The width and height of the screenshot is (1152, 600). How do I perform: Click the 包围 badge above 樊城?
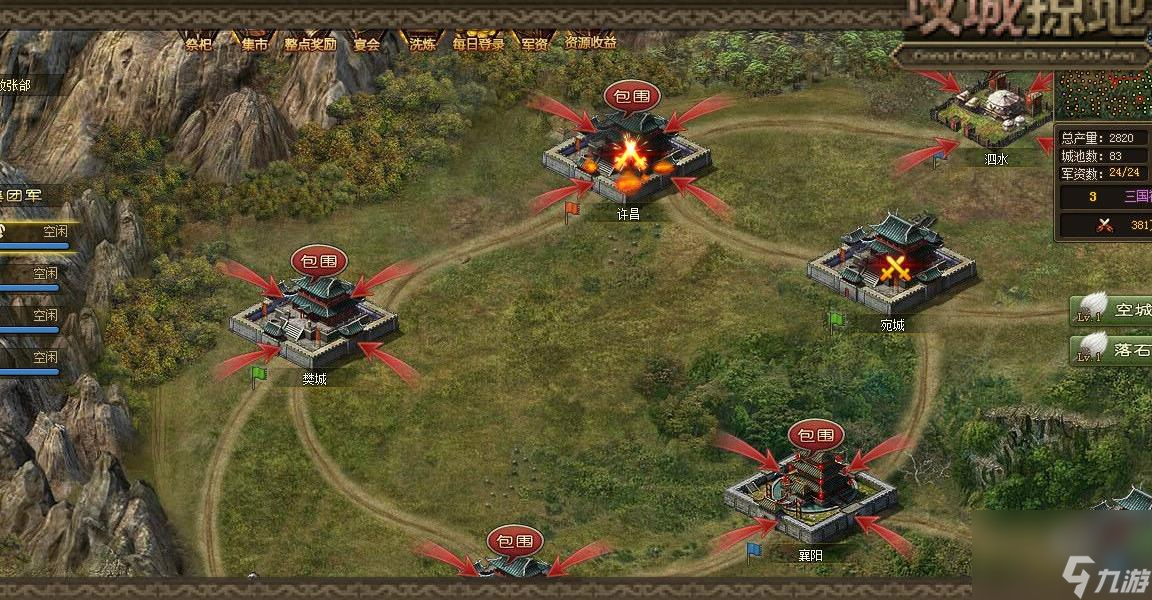coord(319,262)
